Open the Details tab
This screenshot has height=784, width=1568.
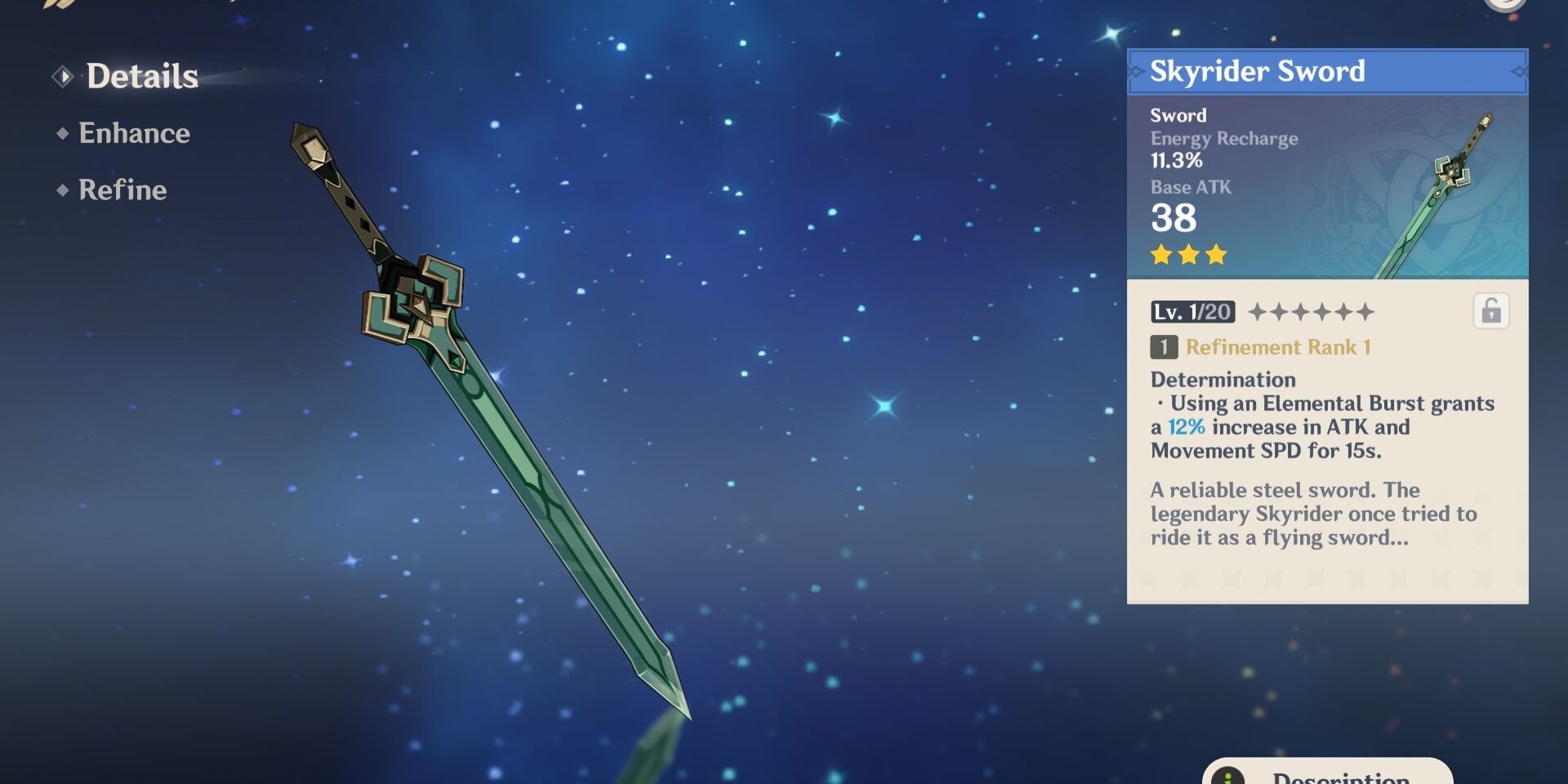pos(141,77)
